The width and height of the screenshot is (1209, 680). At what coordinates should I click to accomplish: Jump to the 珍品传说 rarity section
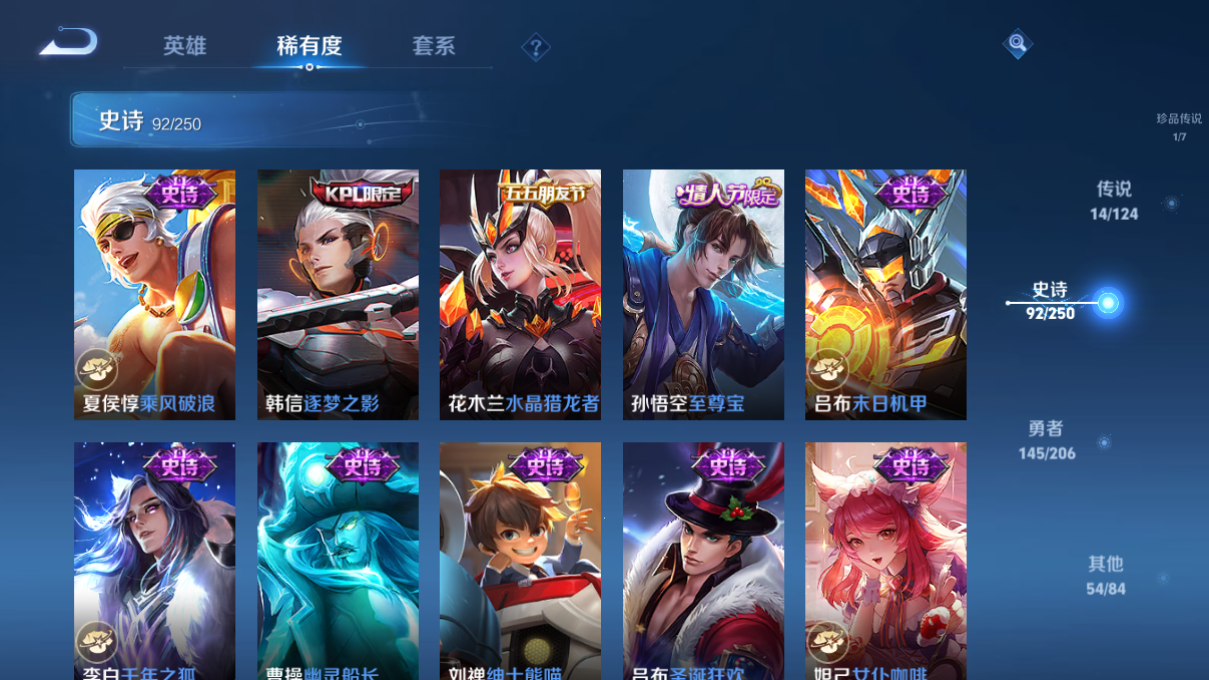(1179, 126)
